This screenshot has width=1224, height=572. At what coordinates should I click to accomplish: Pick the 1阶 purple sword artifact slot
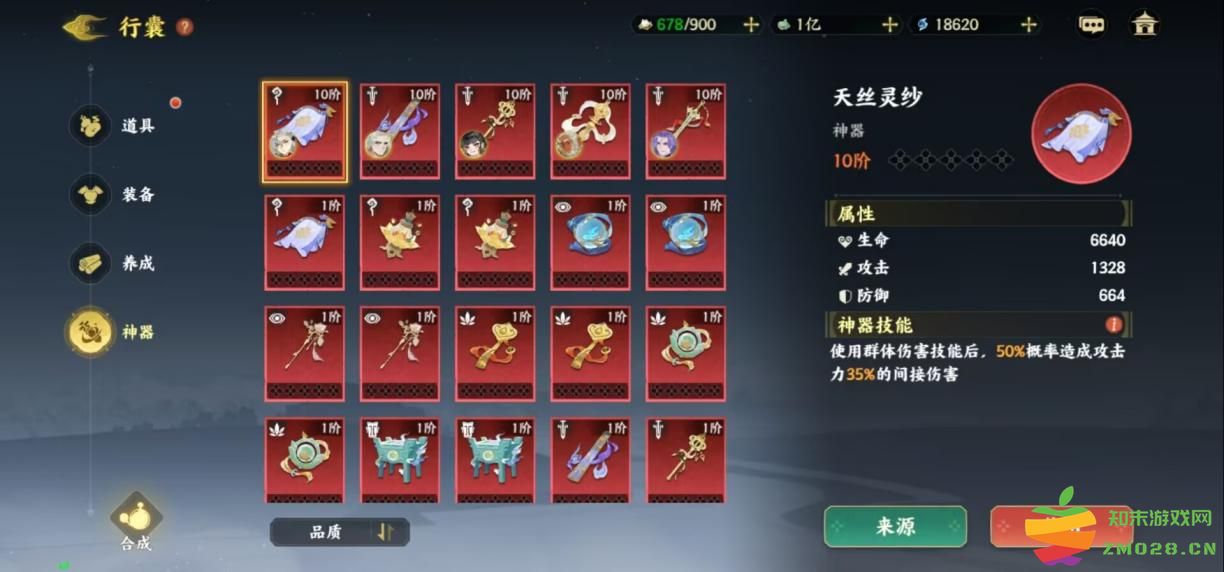click(591, 460)
